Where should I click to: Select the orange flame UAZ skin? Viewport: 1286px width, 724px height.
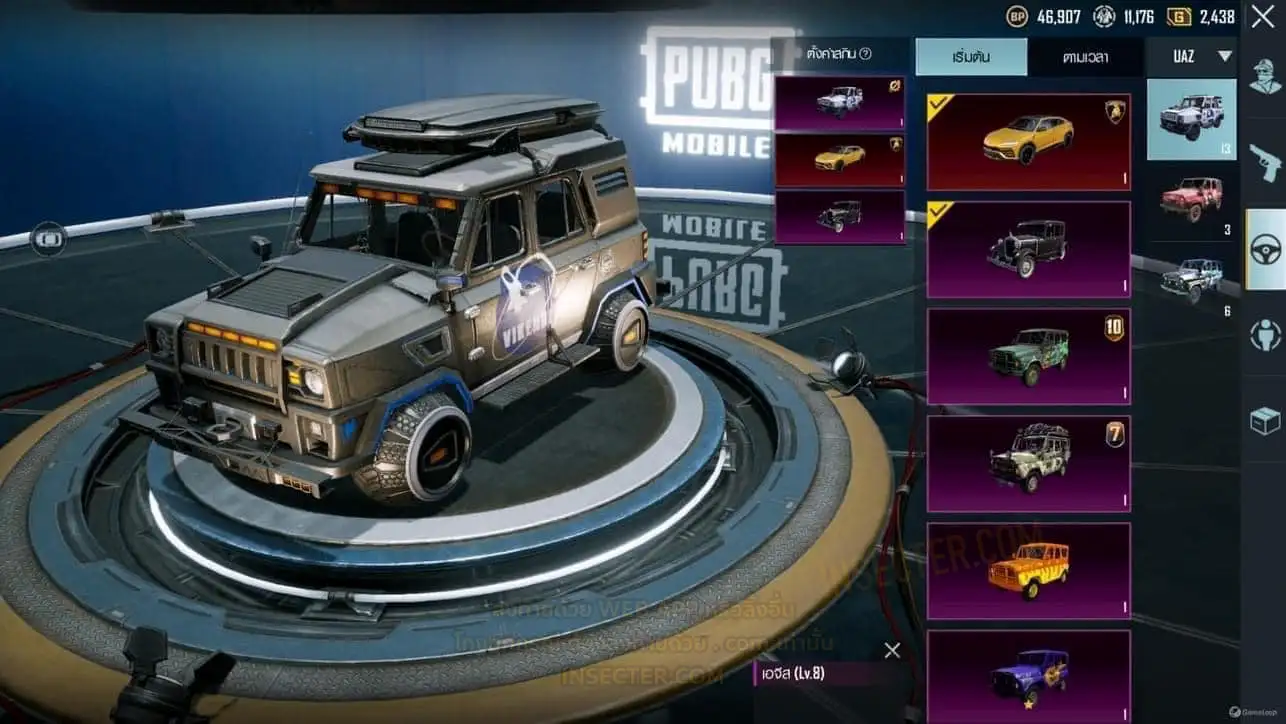[1028, 570]
